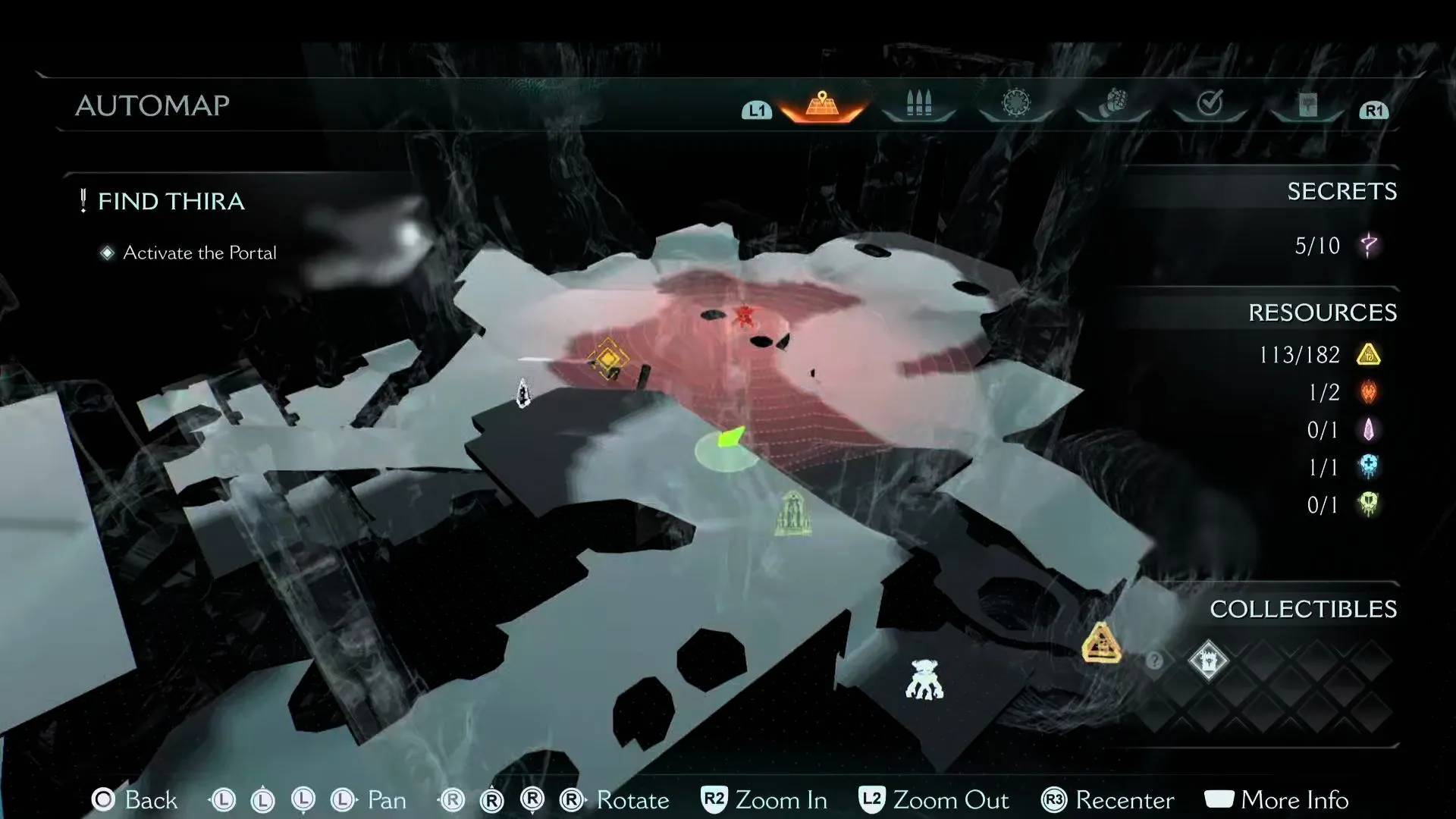Select the gold resource count row
The width and height of the screenshot is (1456, 819).
click(x=1319, y=354)
